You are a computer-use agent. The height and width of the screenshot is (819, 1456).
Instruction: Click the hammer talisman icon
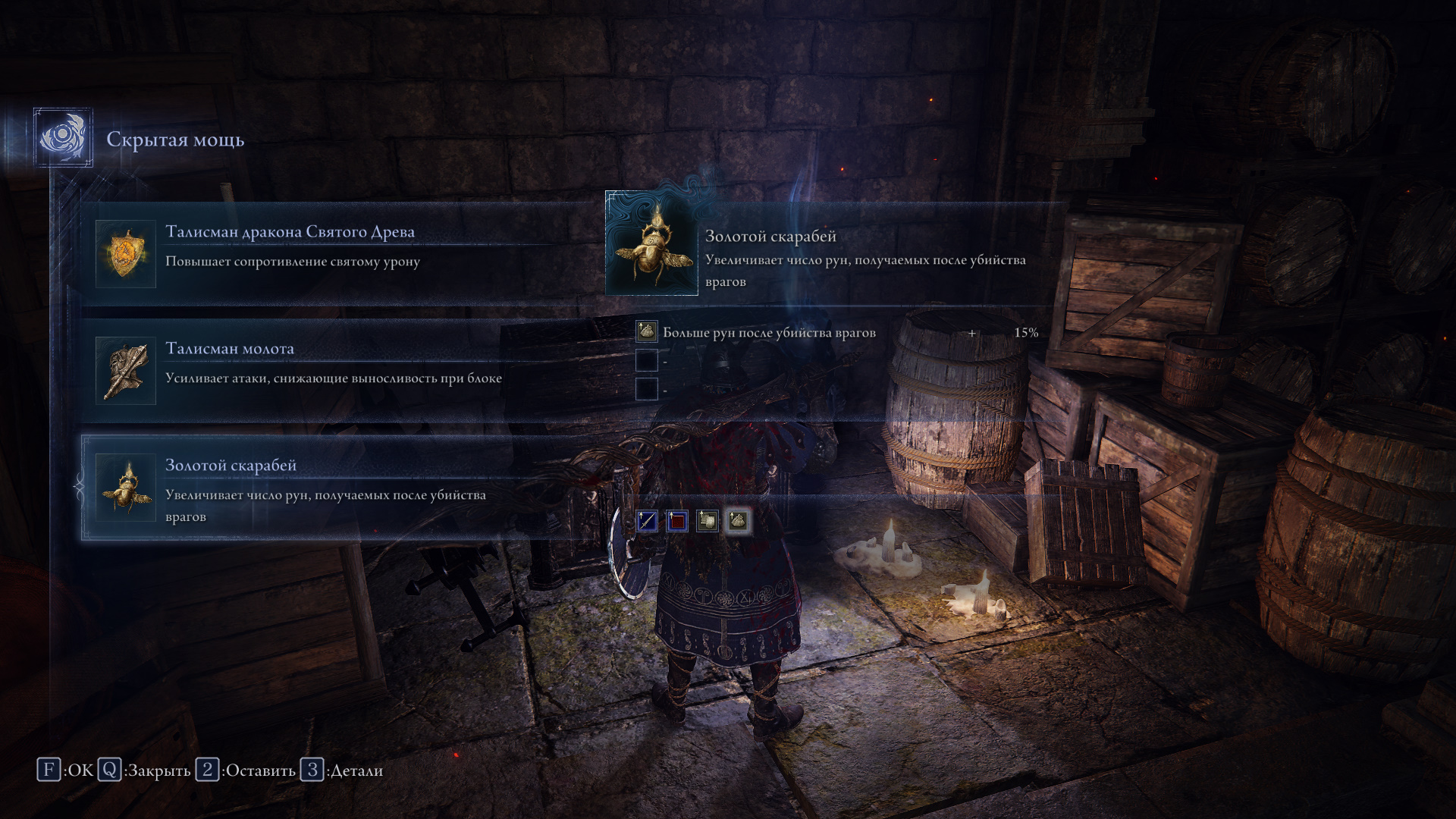pos(126,371)
